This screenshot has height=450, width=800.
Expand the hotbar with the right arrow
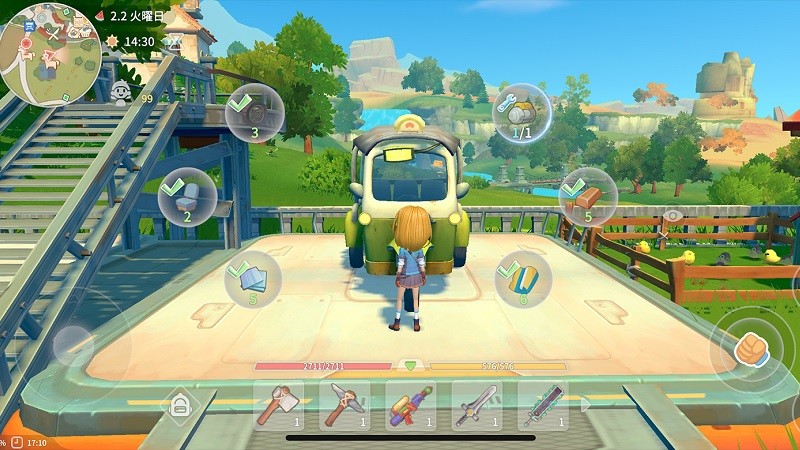pos(586,405)
